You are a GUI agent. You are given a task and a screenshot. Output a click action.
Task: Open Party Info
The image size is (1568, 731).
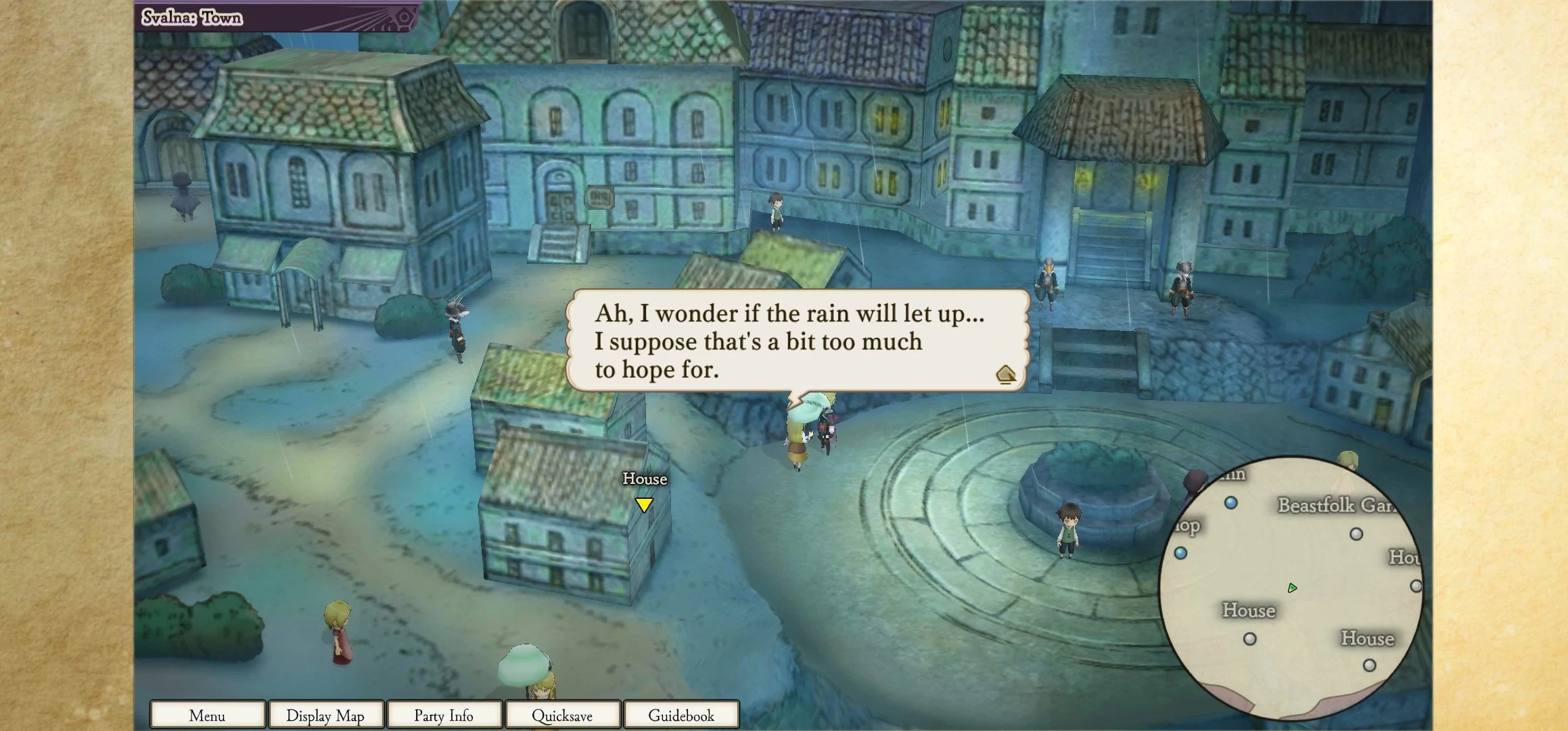tap(444, 715)
